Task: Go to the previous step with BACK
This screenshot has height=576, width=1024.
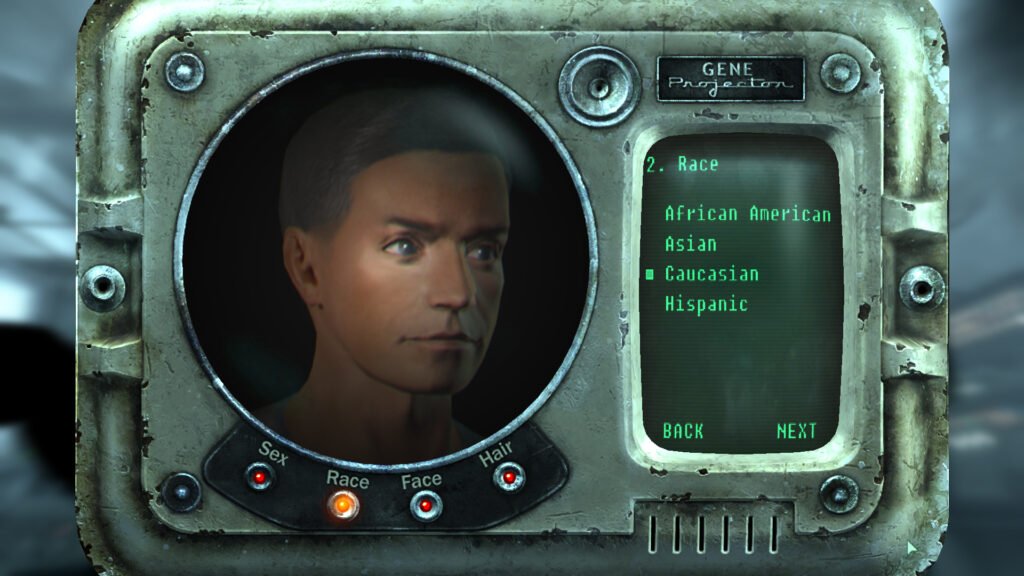Action: coord(683,431)
